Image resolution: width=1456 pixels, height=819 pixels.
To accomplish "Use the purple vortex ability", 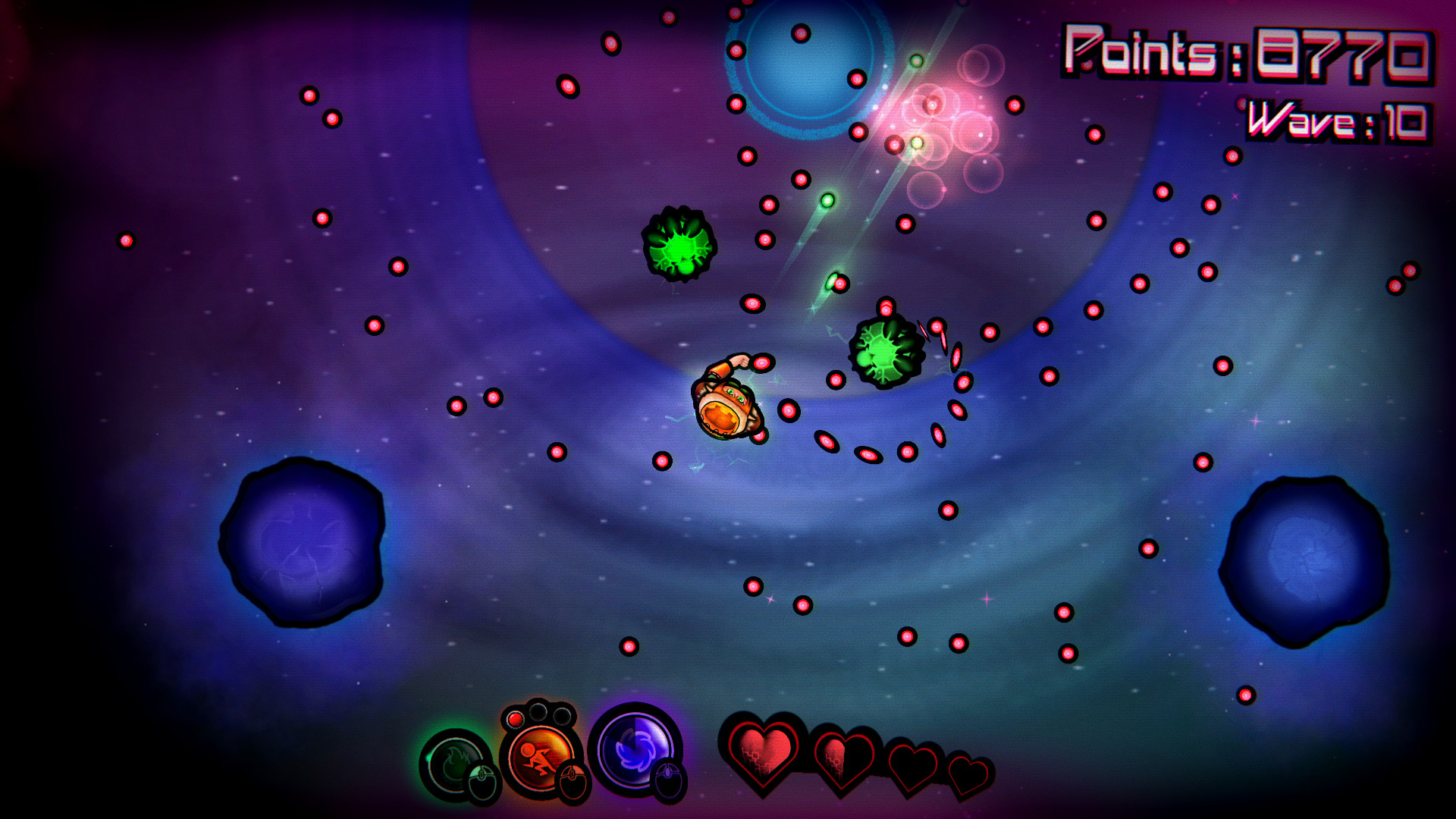I will (634, 749).
